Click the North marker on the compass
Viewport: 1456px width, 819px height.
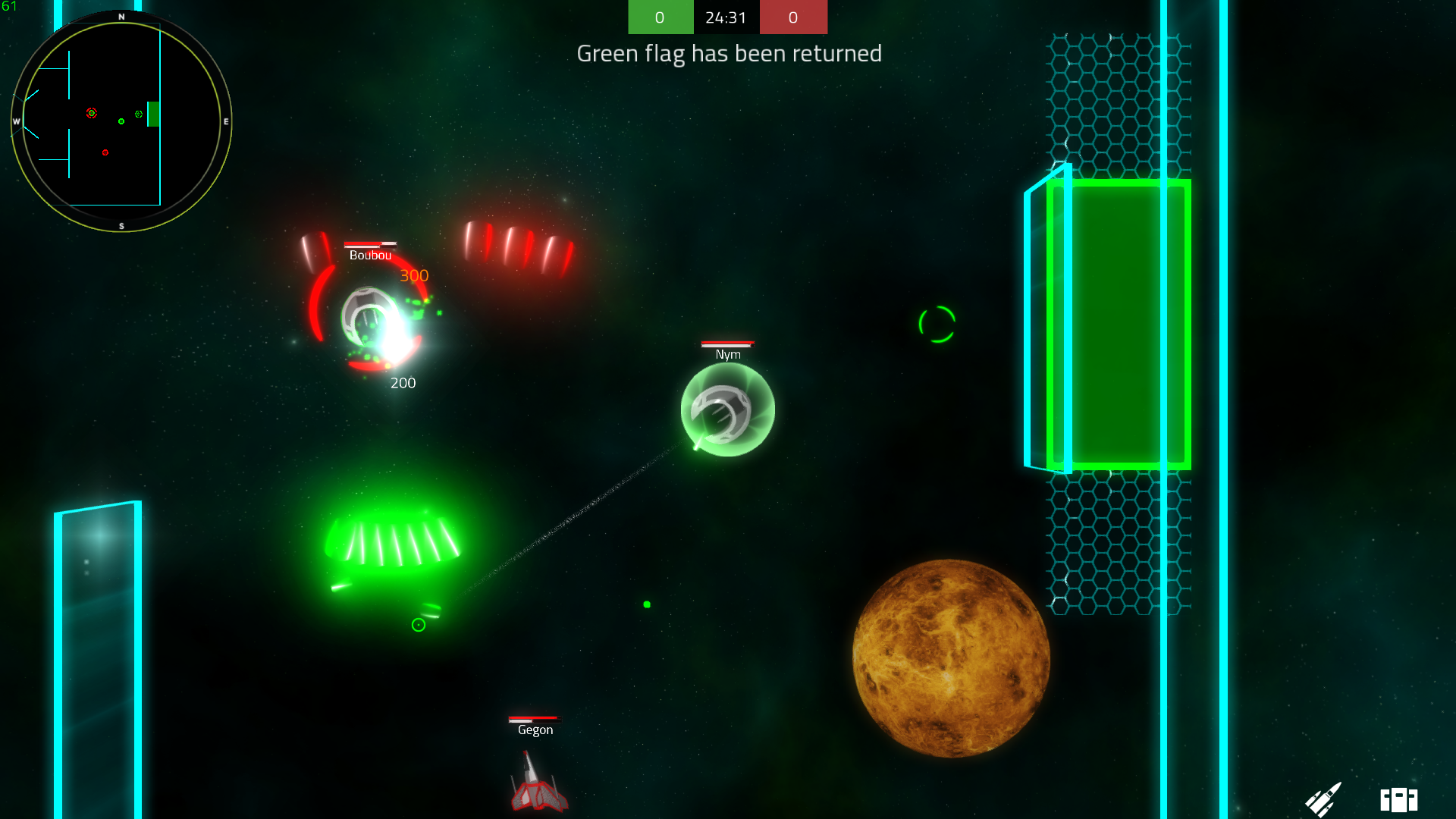(x=120, y=16)
